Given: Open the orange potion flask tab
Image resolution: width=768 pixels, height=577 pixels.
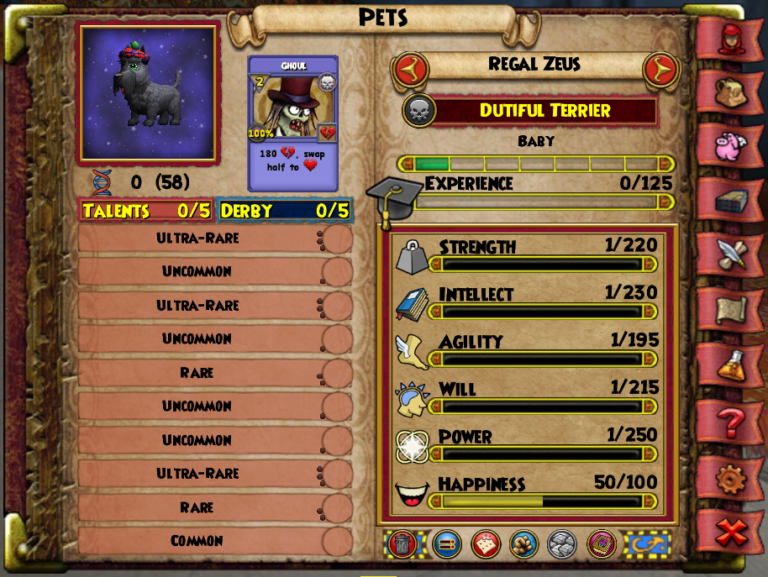Looking at the screenshot, I should click(729, 365).
